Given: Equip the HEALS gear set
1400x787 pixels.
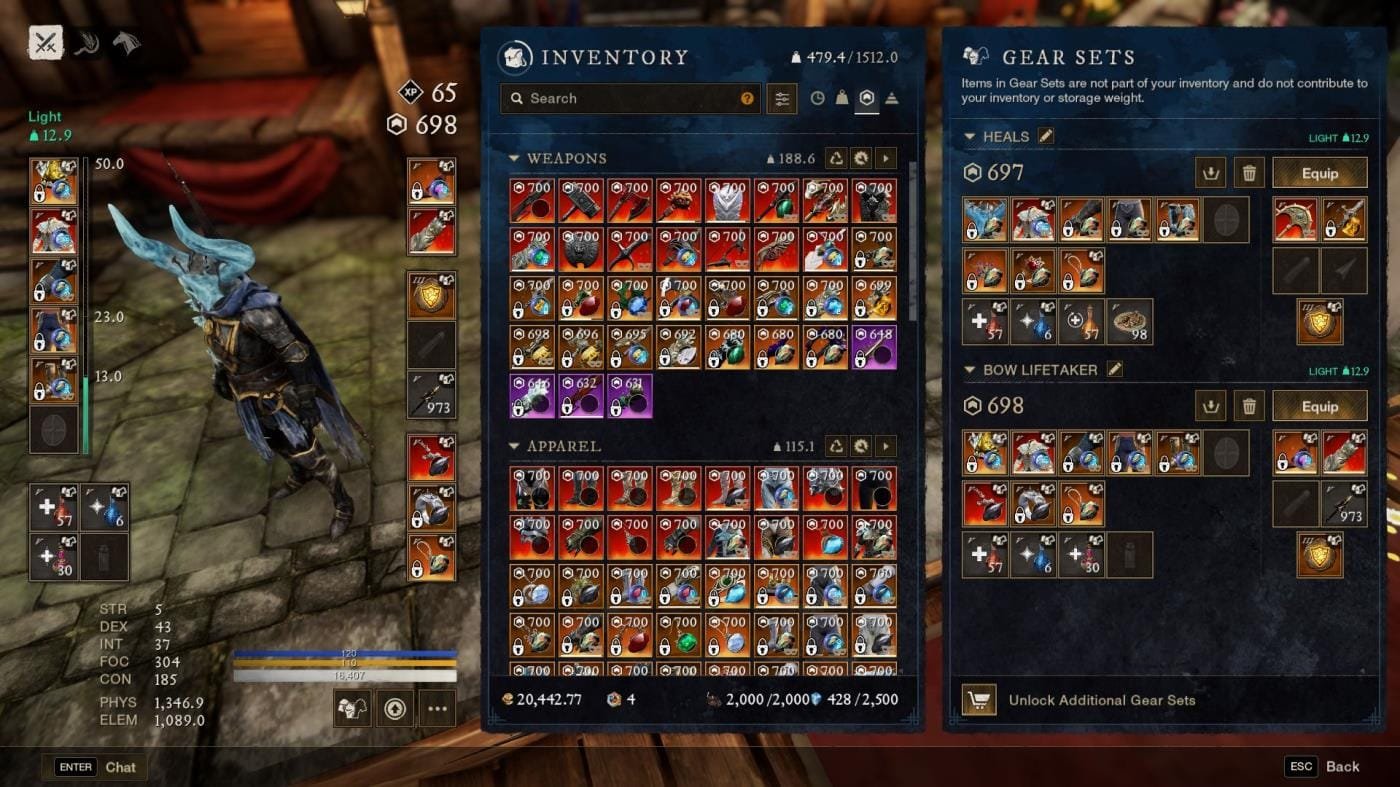Looking at the screenshot, I should pos(1319,173).
